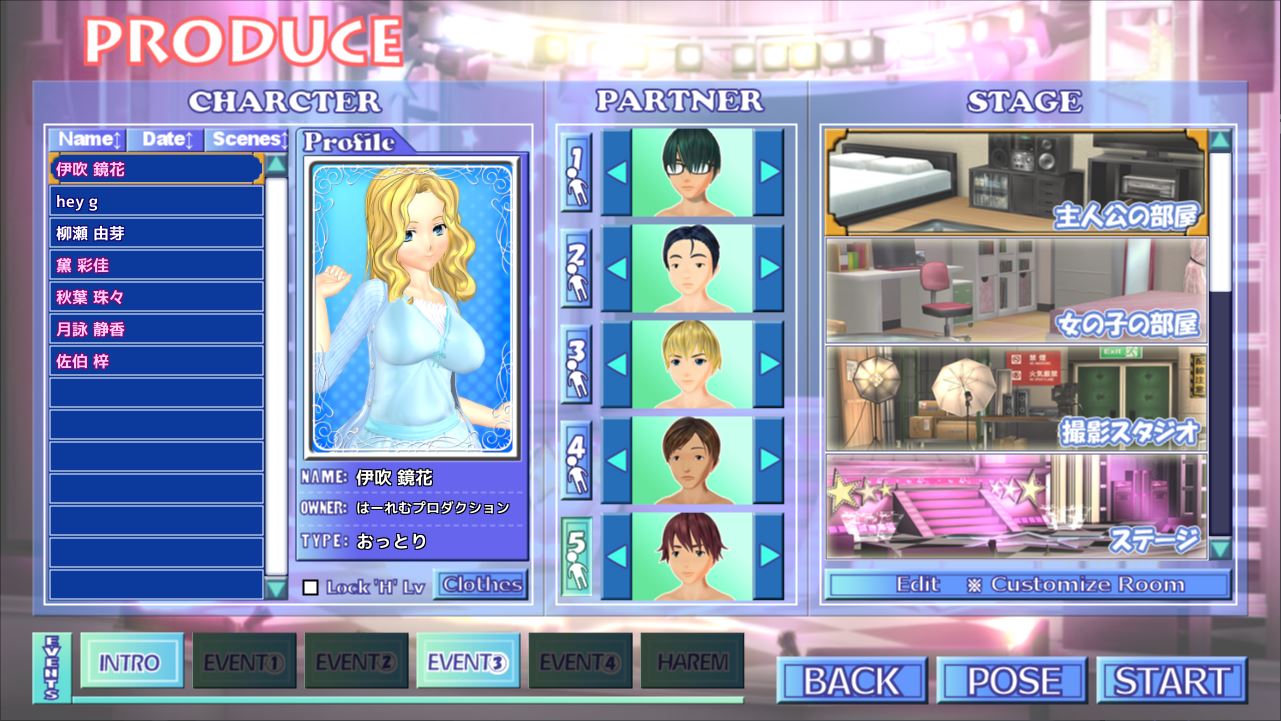
Task: Open the Clothes options
Action: click(x=481, y=585)
